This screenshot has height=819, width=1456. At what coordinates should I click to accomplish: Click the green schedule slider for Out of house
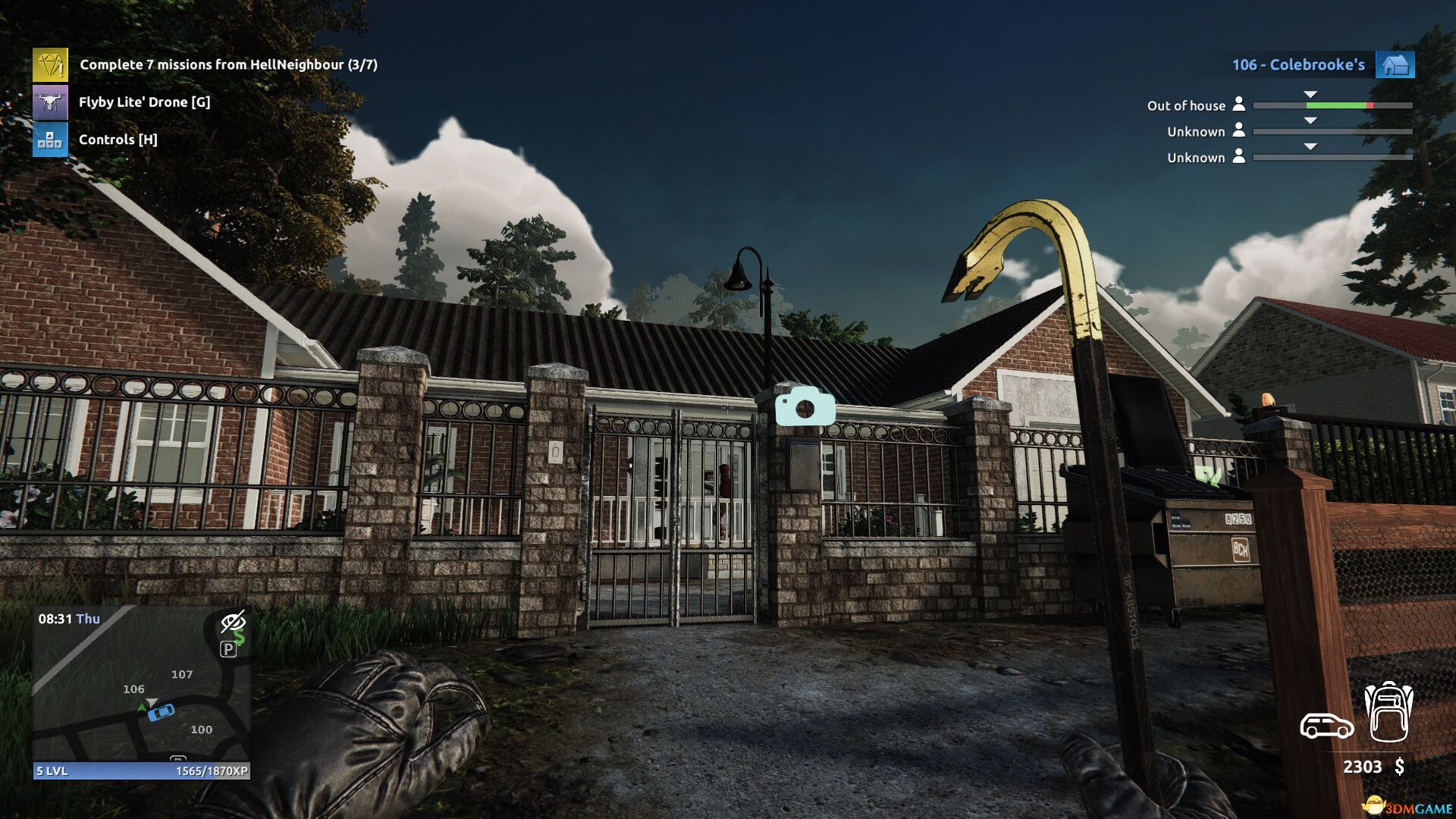pos(1335,106)
